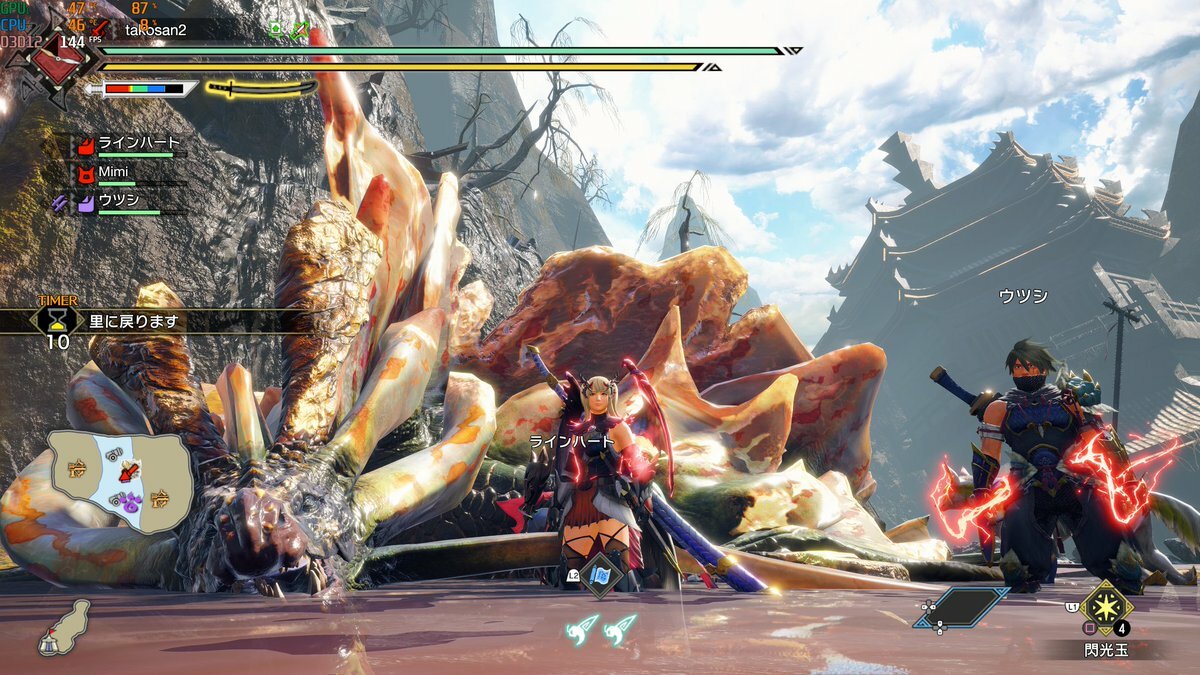
Task: Click the long sword spirit gauge icon
Action: click(x=261, y=88)
